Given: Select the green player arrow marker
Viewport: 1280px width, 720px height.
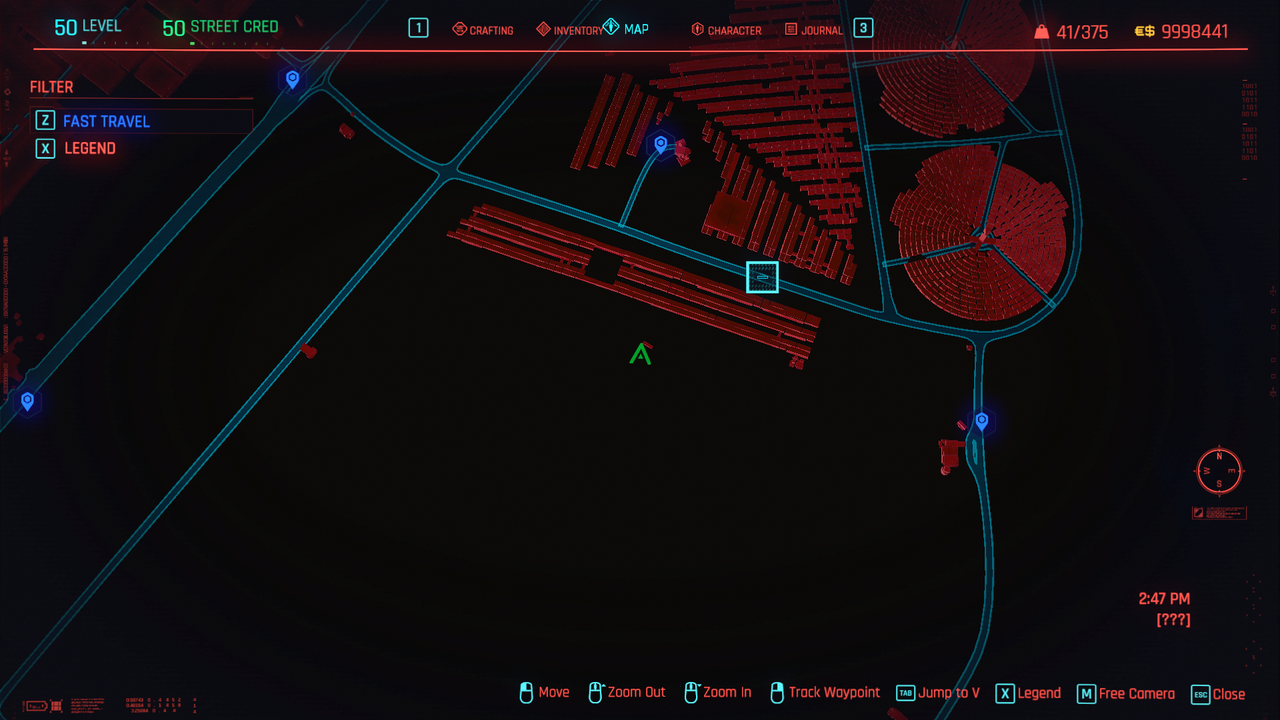Looking at the screenshot, I should pyautogui.click(x=640, y=353).
